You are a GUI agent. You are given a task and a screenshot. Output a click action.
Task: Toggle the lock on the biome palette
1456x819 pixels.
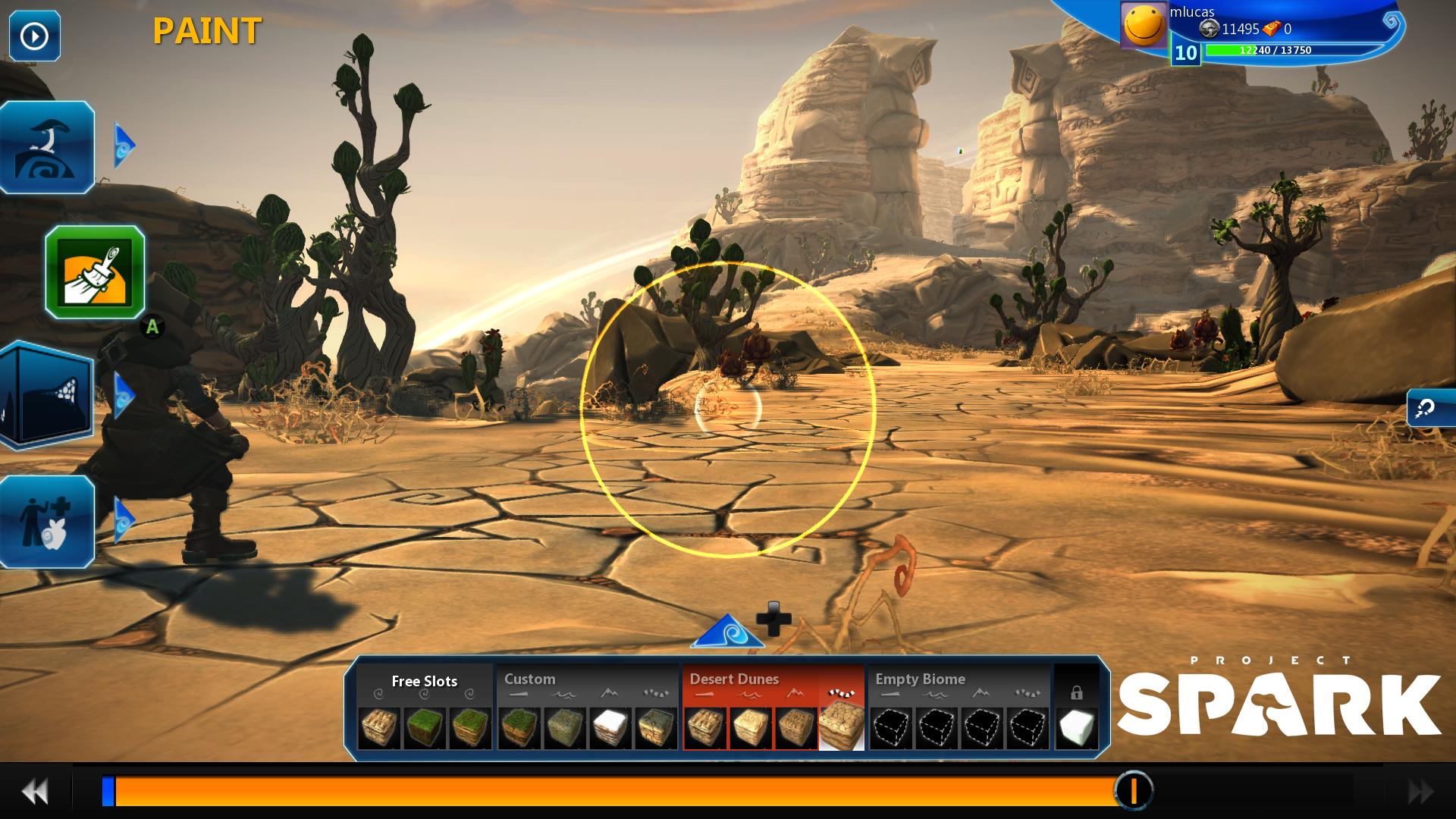[1078, 694]
